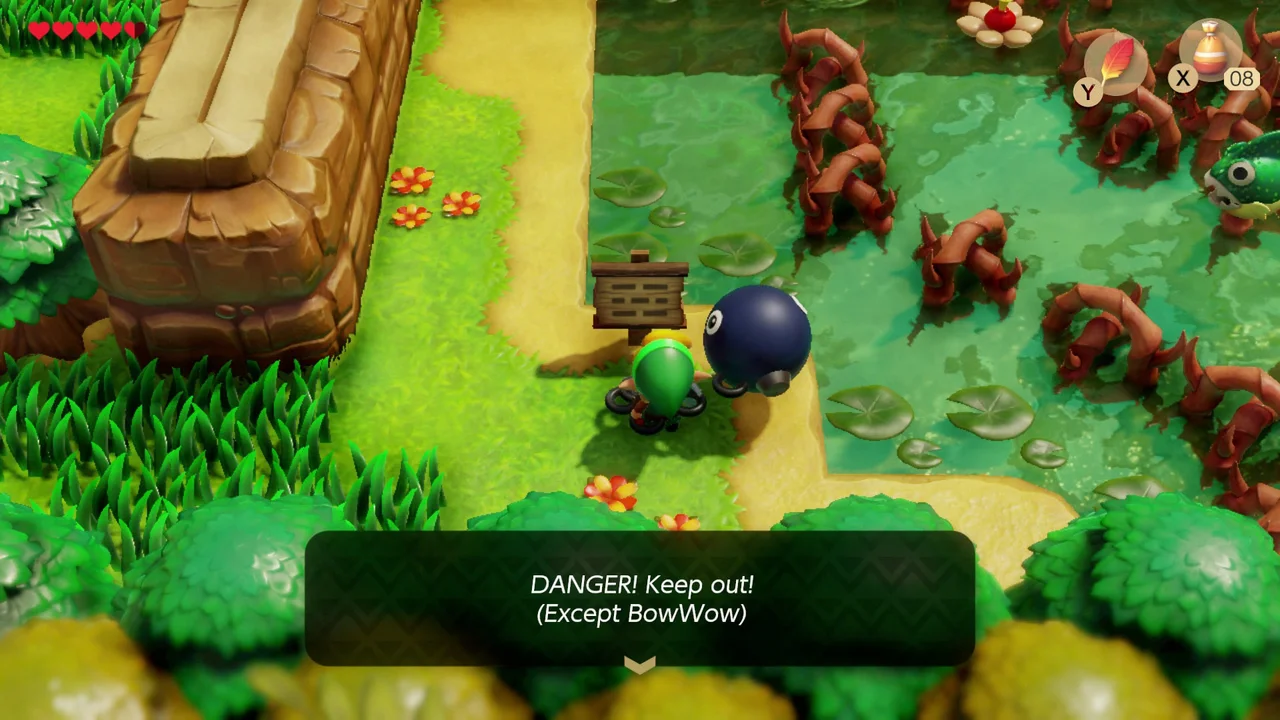Click the Y button label on the HUD
Screen dimensions: 1280x720
[x=1087, y=92]
